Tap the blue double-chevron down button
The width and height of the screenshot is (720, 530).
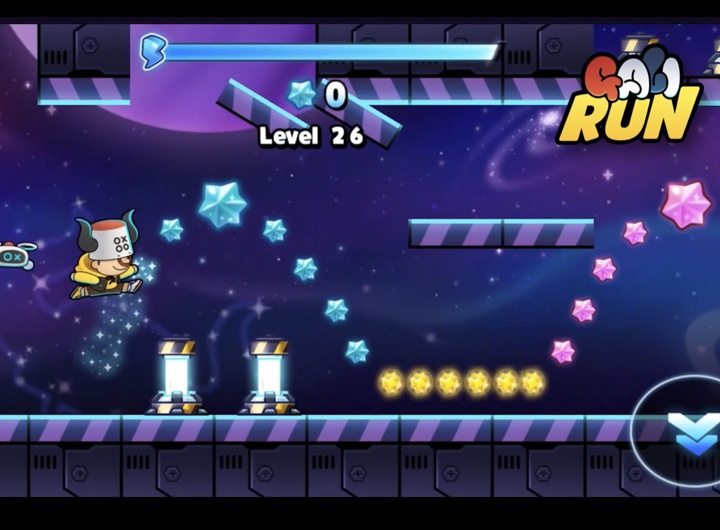pyautogui.click(x=694, y=434)
